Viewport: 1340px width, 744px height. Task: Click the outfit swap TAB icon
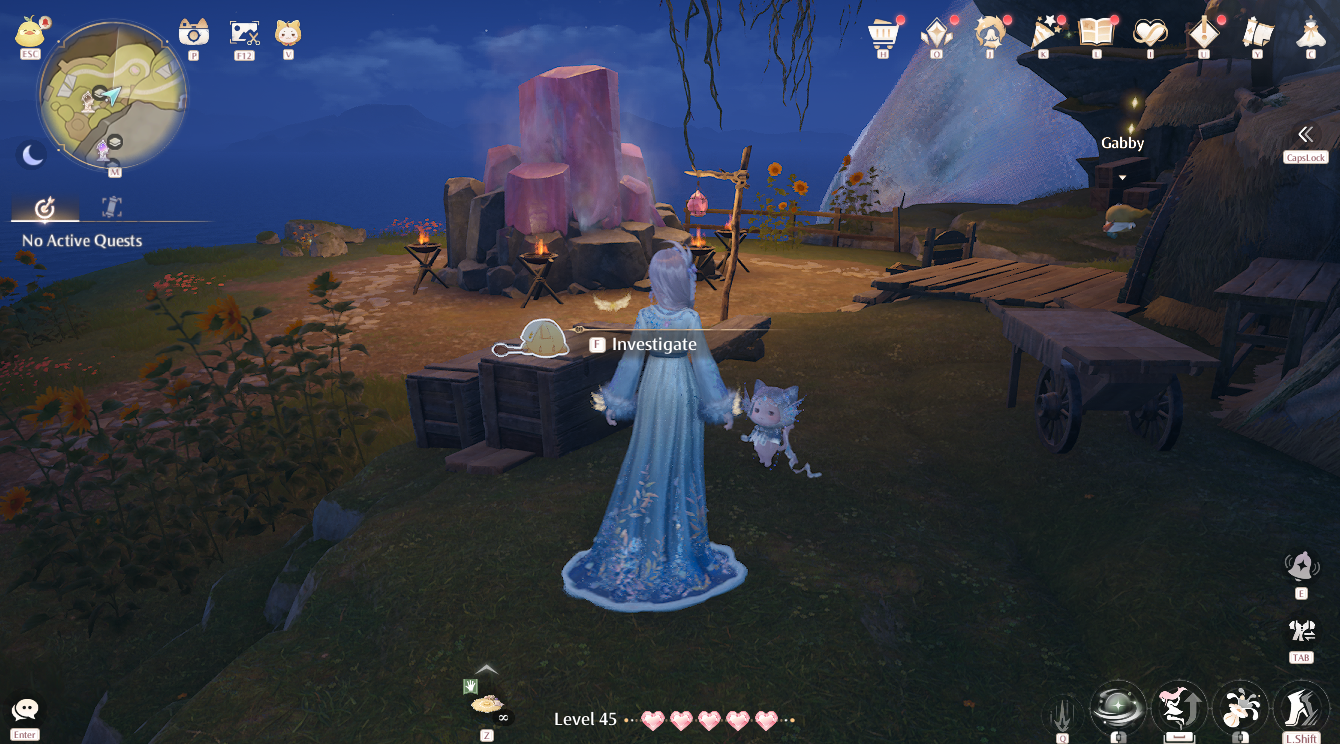[1301, 630]
